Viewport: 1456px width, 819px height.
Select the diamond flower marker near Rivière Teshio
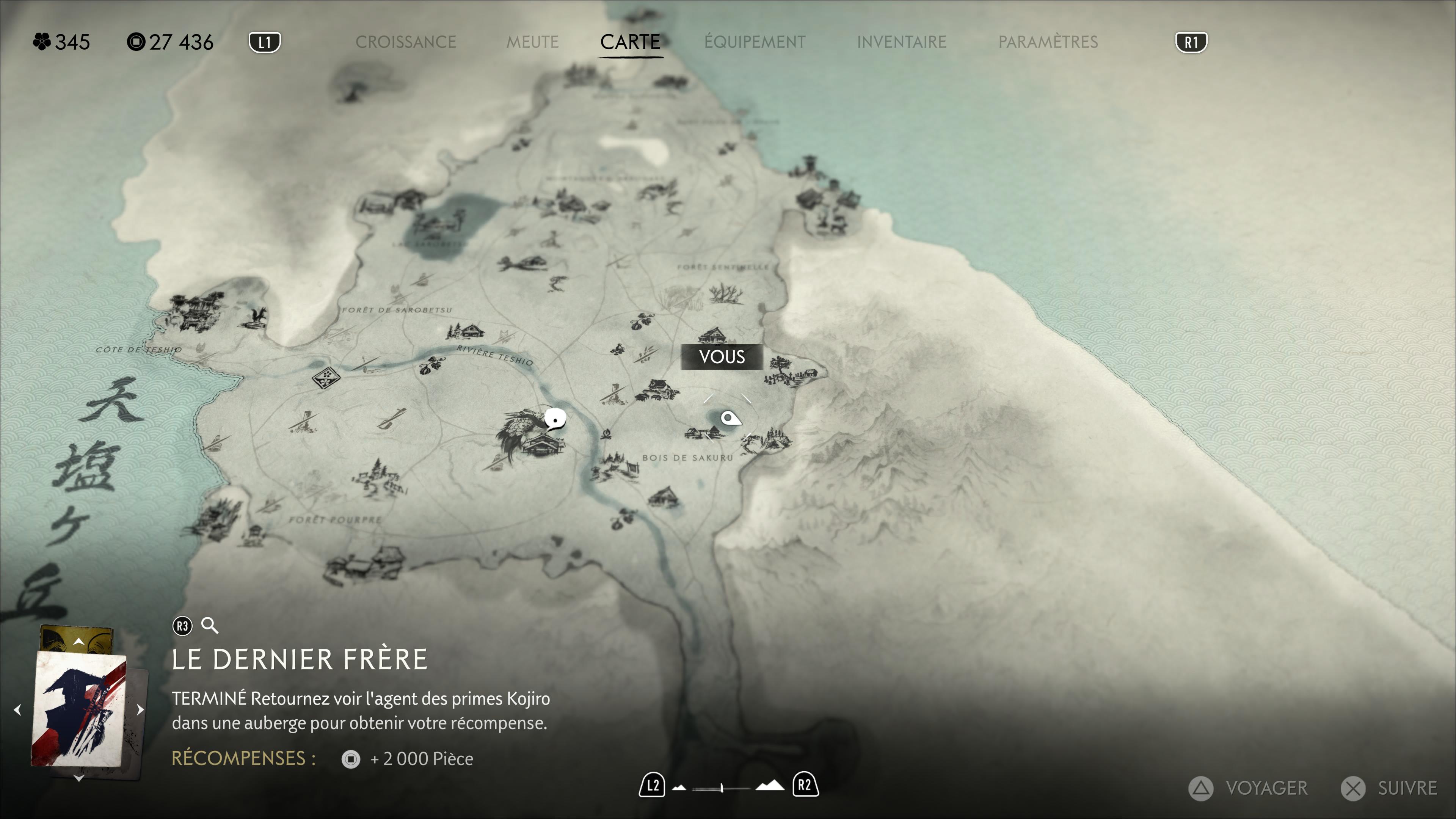tap(326, 377)
